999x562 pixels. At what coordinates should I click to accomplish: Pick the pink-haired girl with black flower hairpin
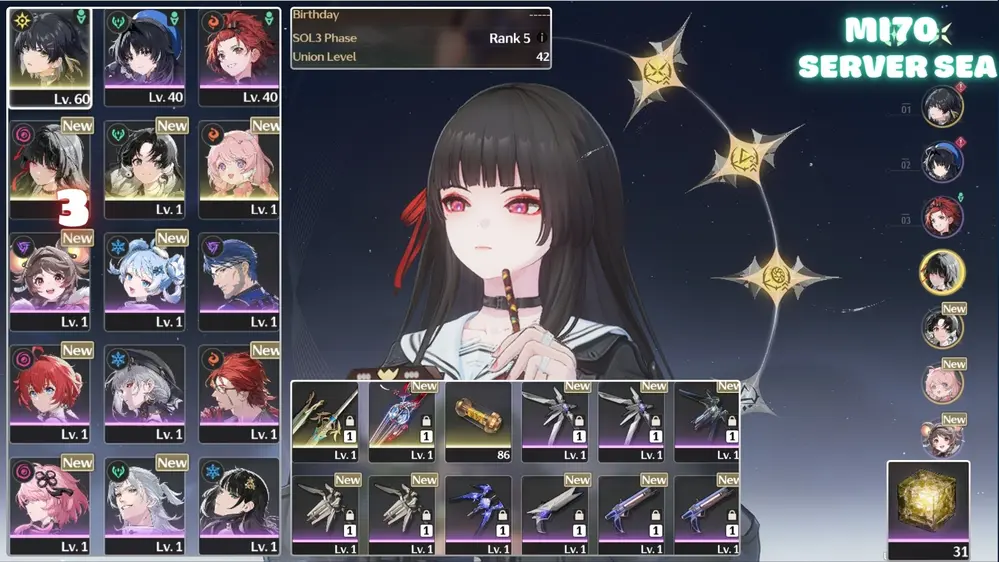coord(50,504)
